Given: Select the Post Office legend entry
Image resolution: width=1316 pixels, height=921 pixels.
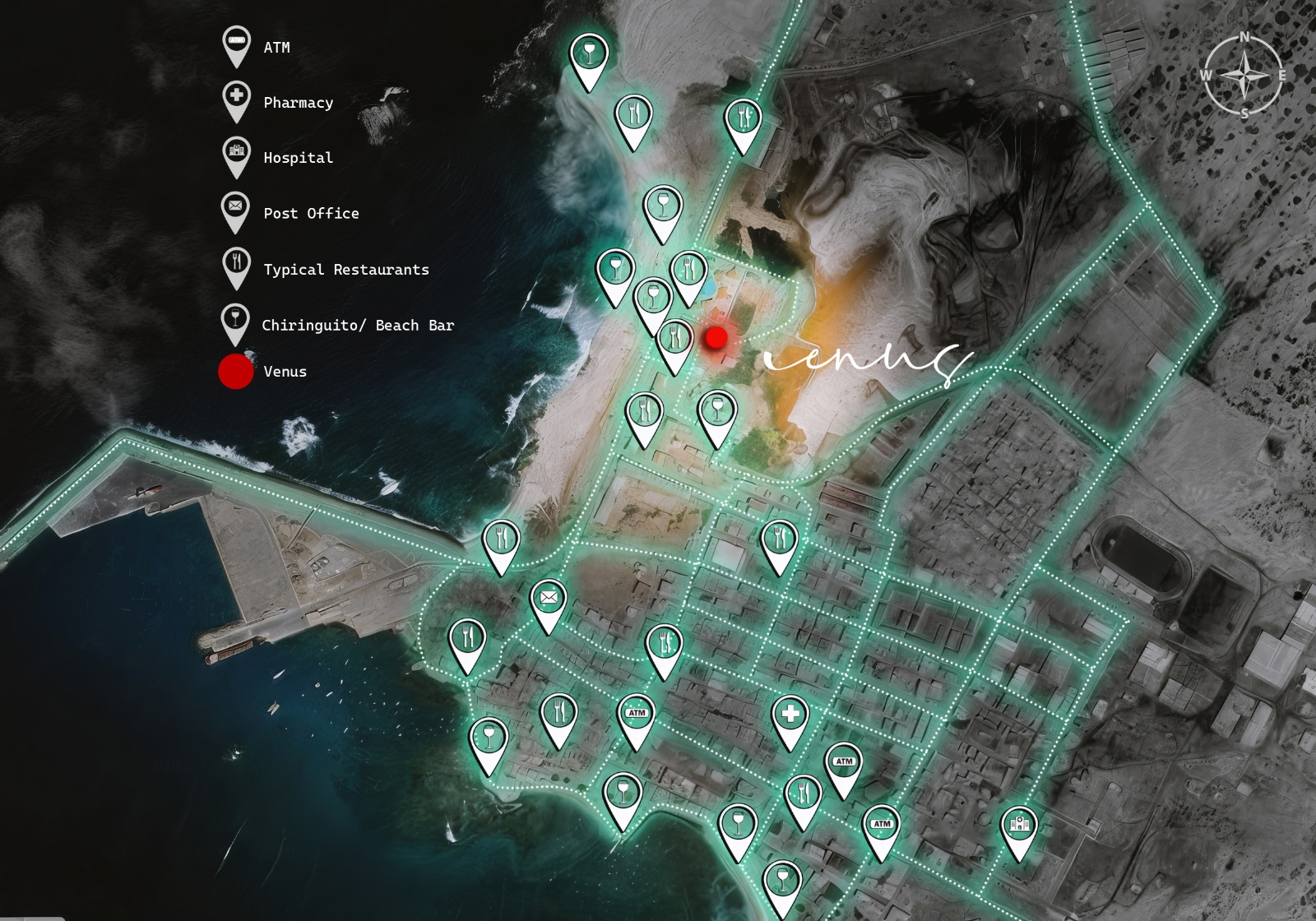Looking at the screenshot, I should [x=311, y=214].
